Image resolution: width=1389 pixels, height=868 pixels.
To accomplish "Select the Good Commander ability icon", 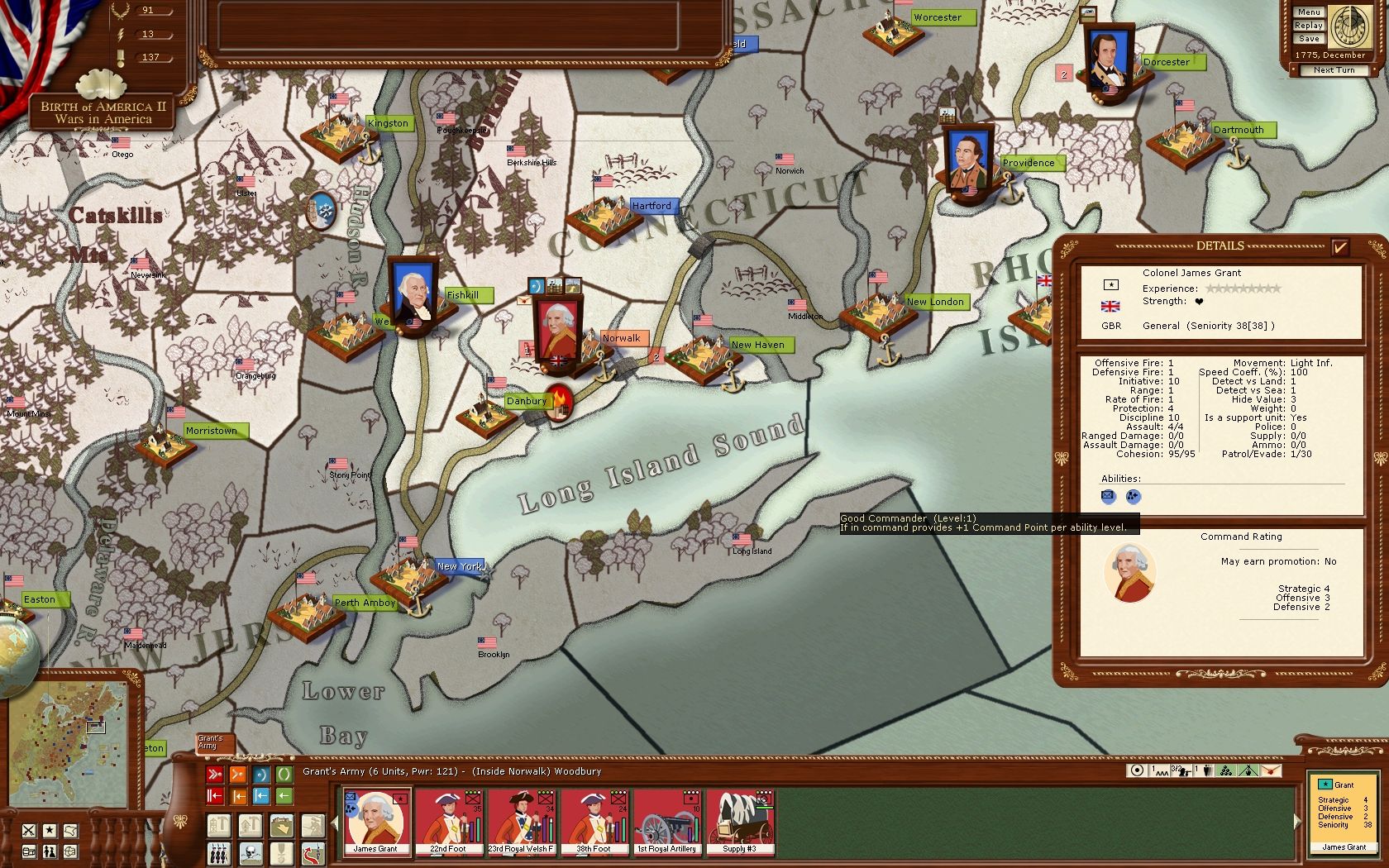I will (x=1133, y=497).
